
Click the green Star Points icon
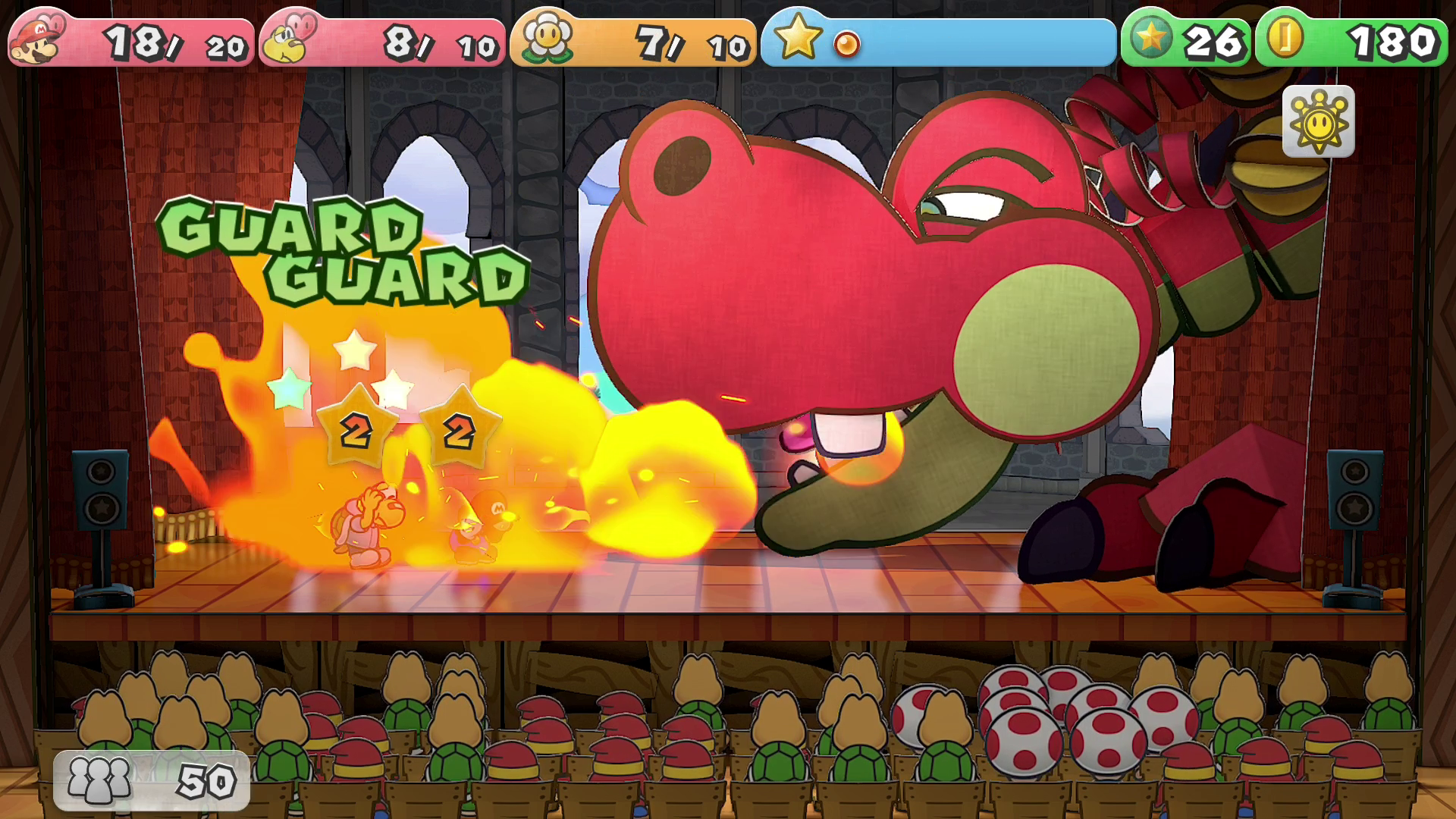[x=1151, y=38]
